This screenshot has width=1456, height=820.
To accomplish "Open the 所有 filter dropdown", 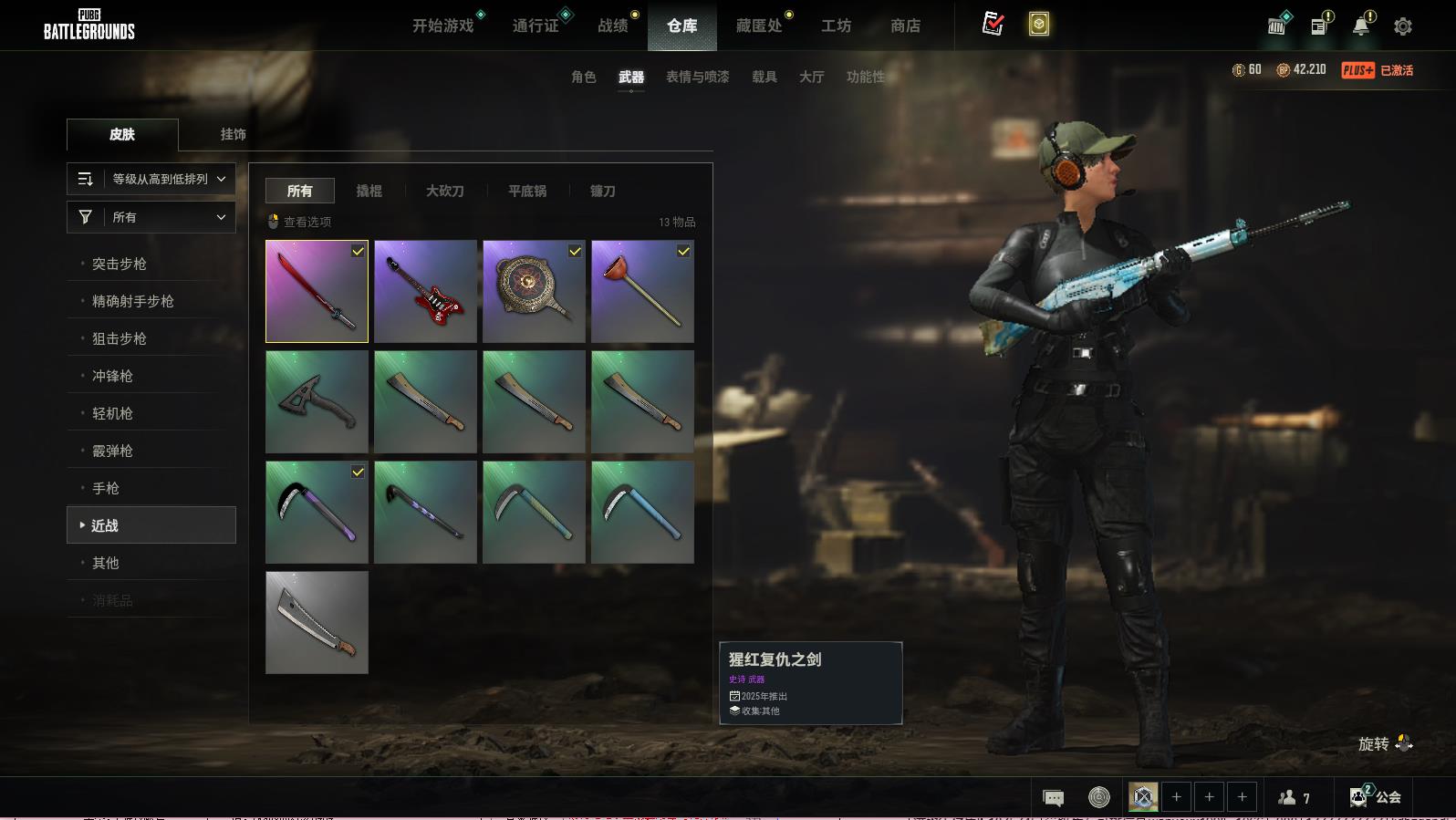I will (x=151, y=217).
